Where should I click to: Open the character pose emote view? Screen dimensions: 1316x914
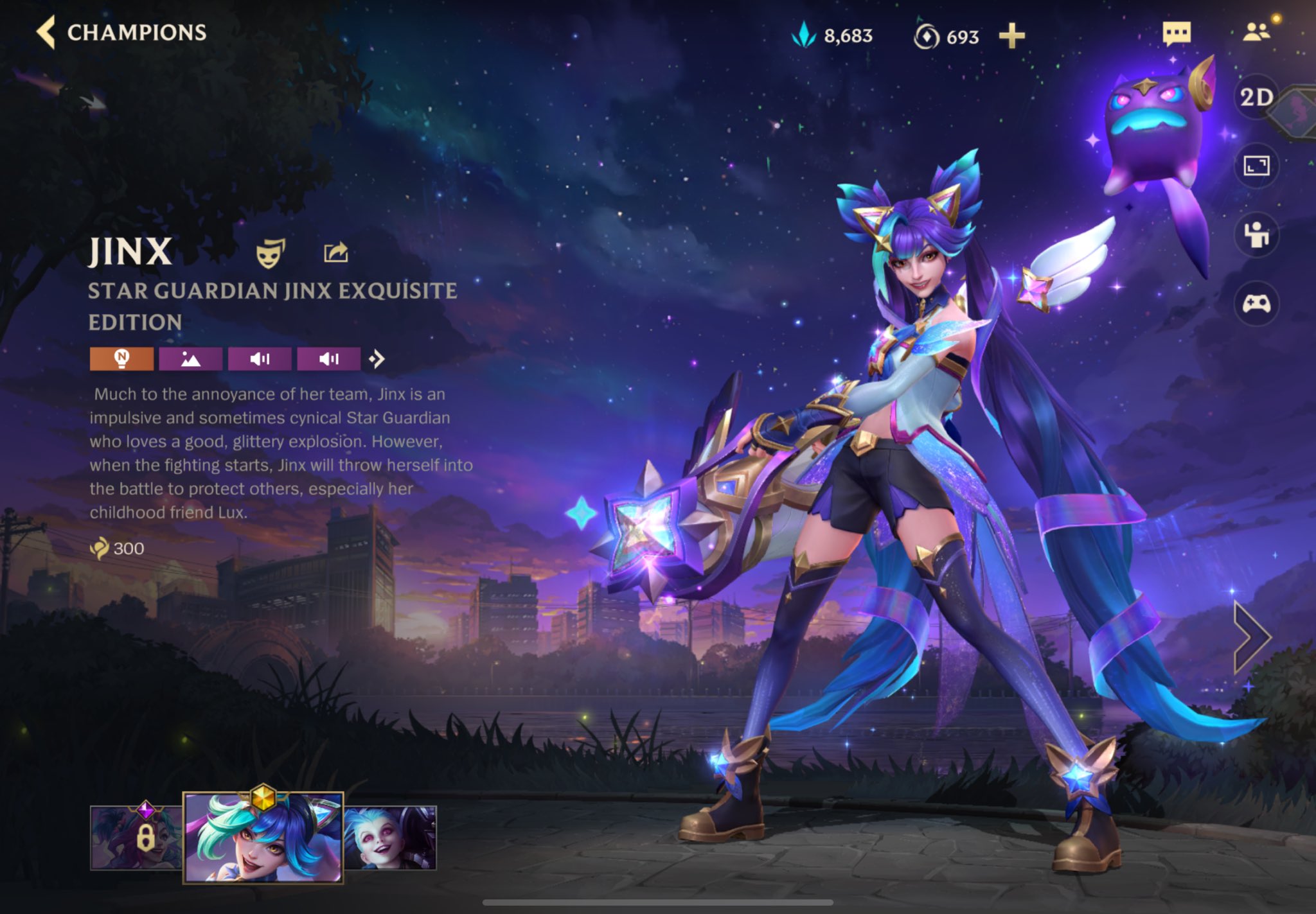coord(1256,235)
